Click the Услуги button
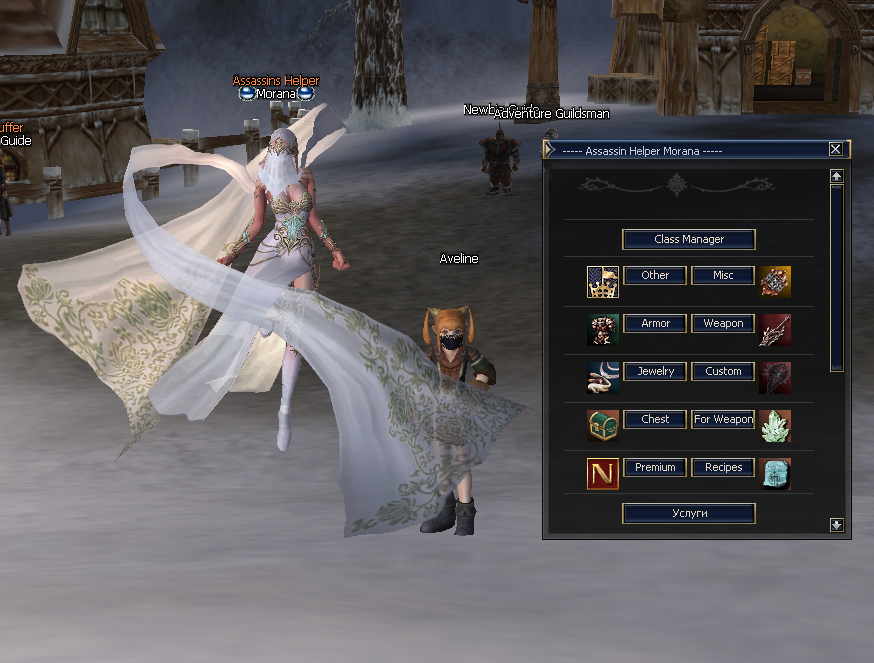 [688, 513]
